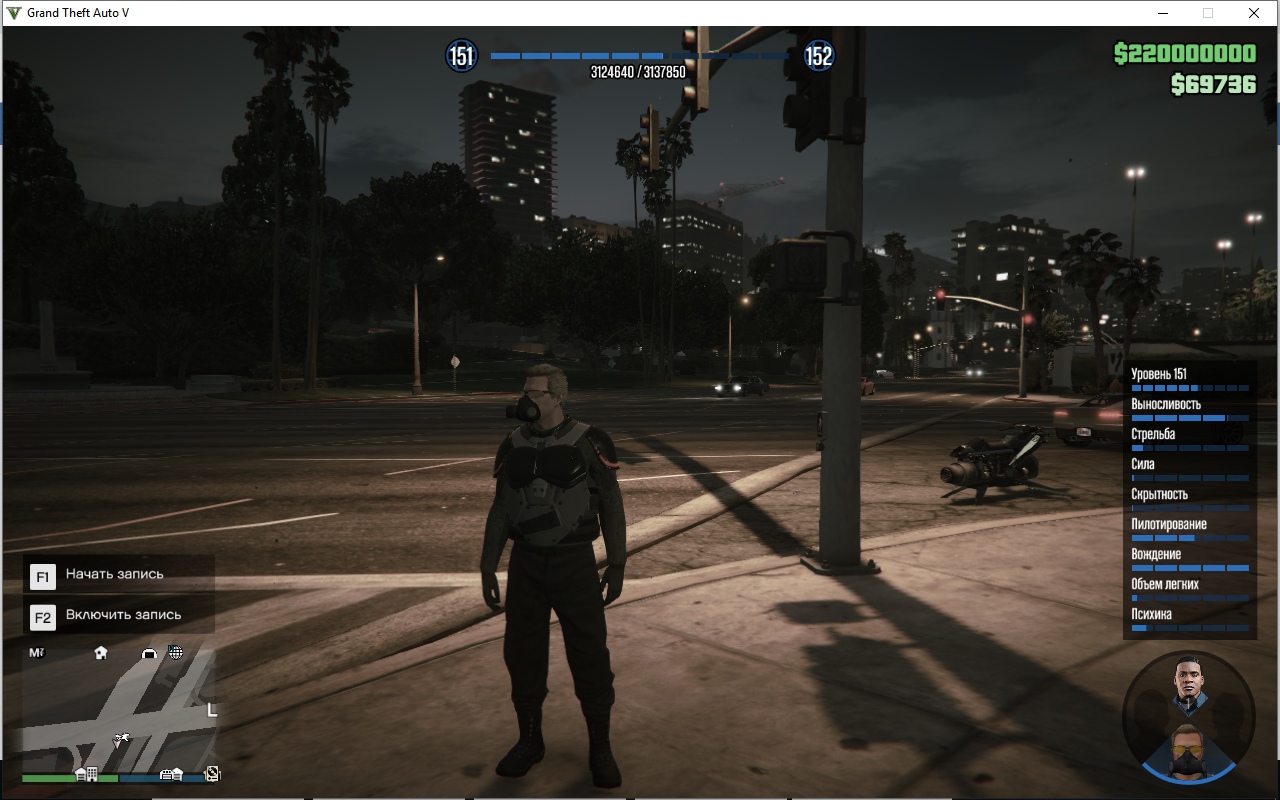The width and height of the screenshot is (1280, 800).
Task: Minimize the Grand Theft Auto V window
Action: pos(1163,13)
